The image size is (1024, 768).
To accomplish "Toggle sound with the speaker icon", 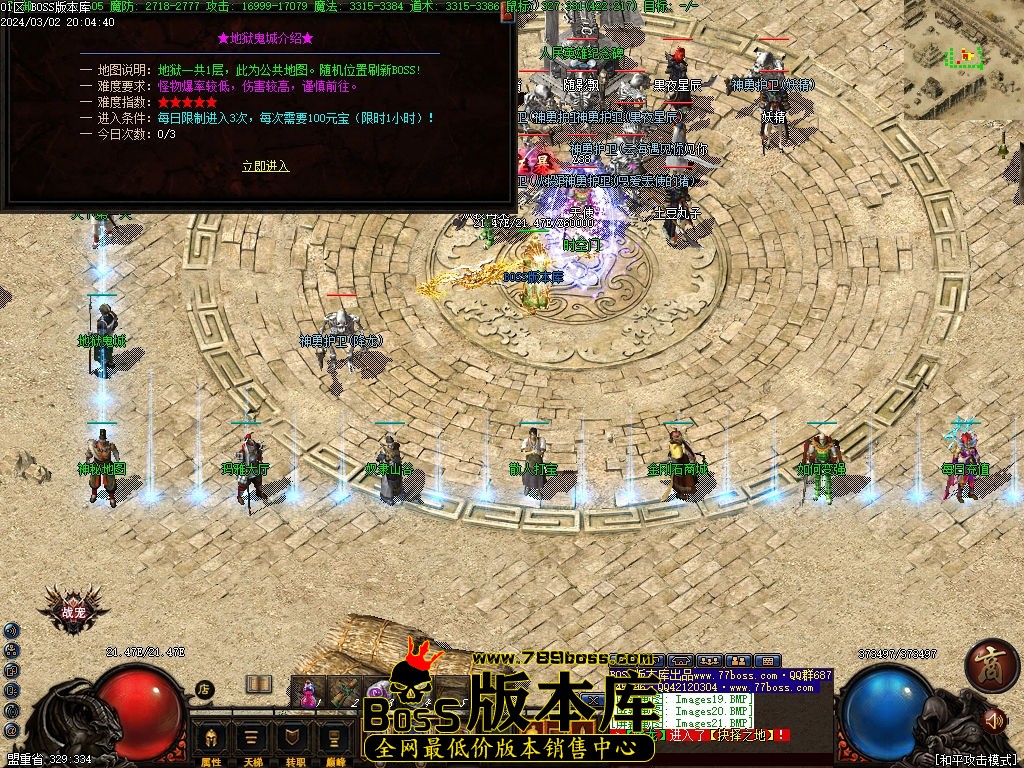I will pyautogui.click(x=994, y=719).
